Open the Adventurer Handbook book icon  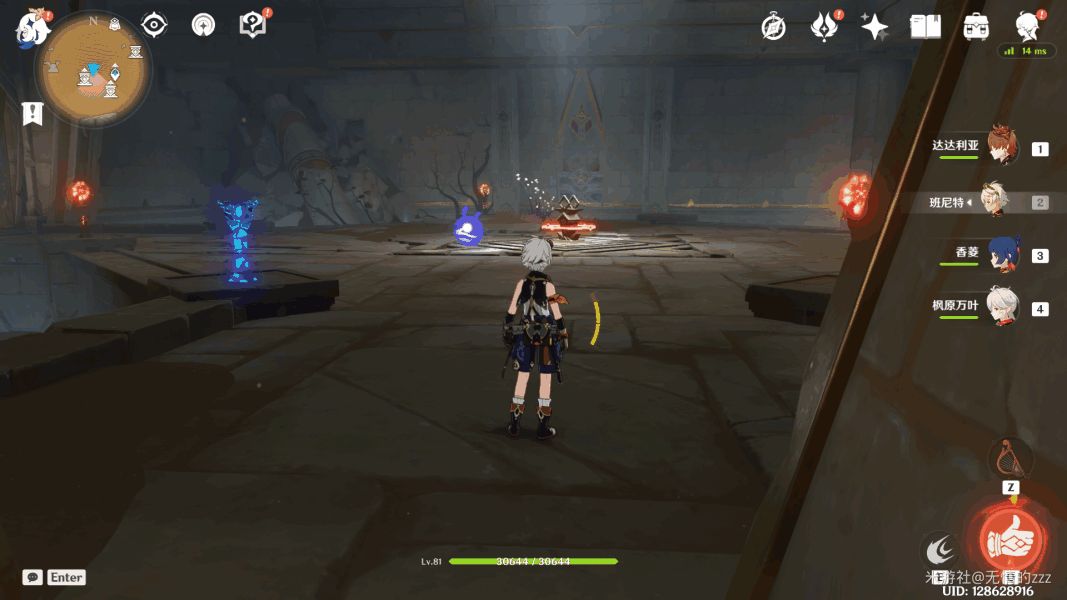coord(925,27)
